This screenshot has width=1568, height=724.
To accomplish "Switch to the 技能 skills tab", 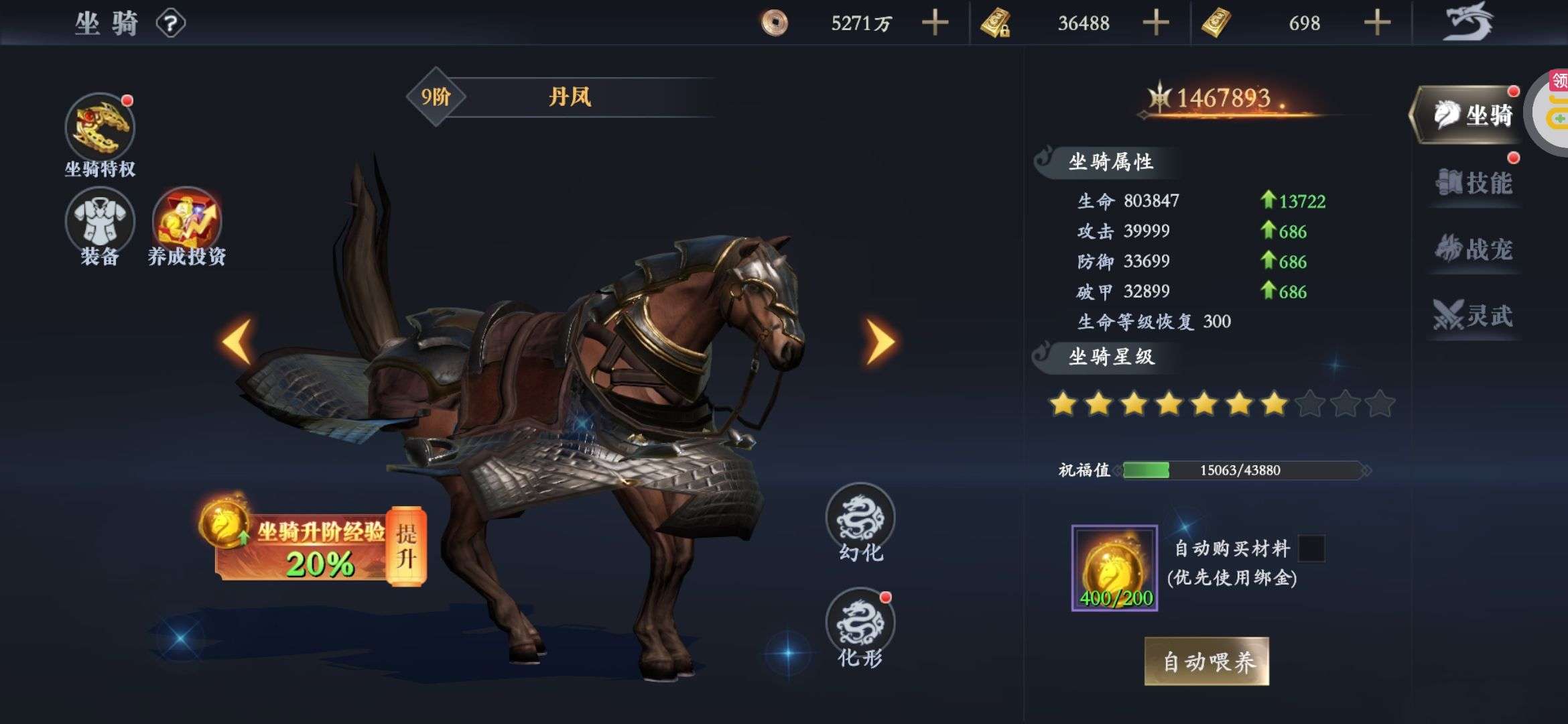I will point(1474,183).
